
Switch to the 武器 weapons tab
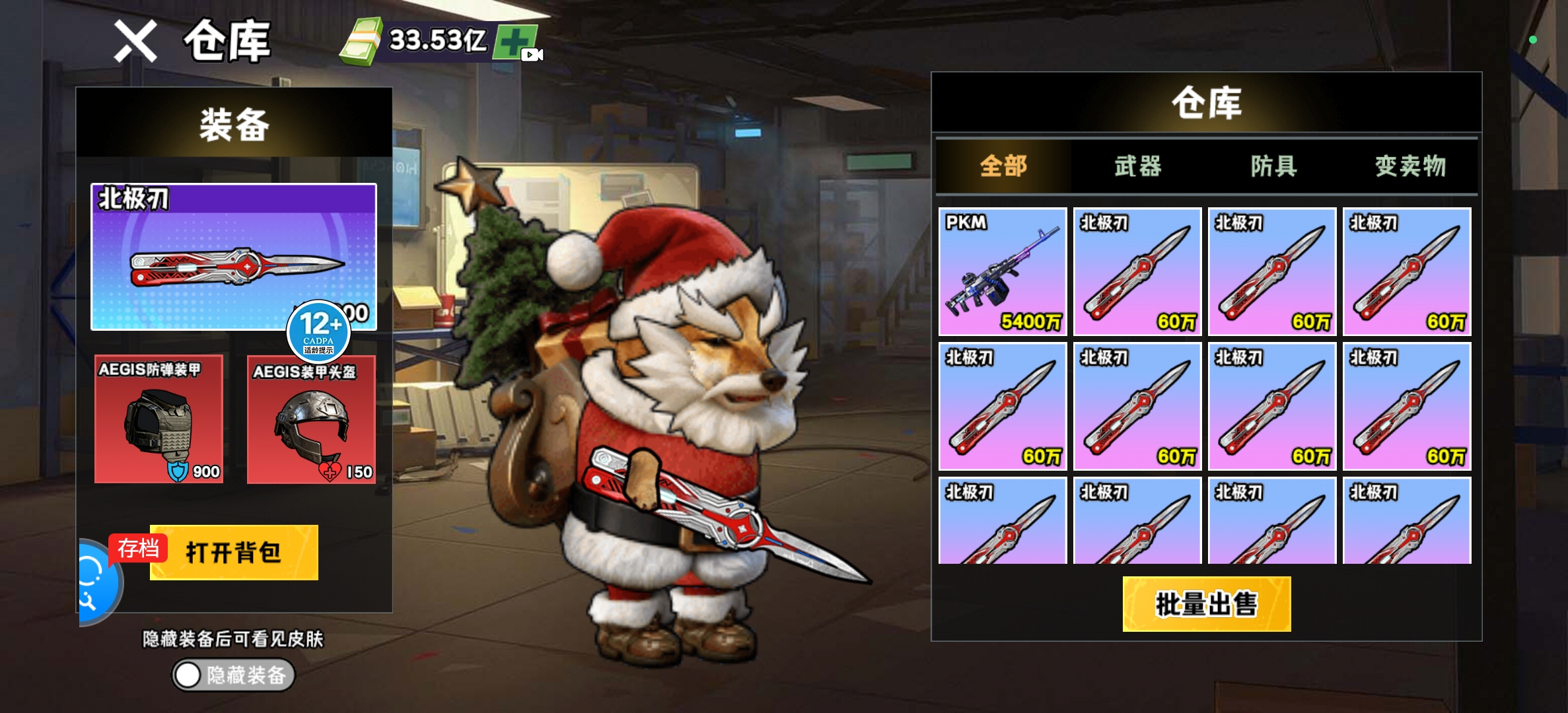tap(1138, 166)
